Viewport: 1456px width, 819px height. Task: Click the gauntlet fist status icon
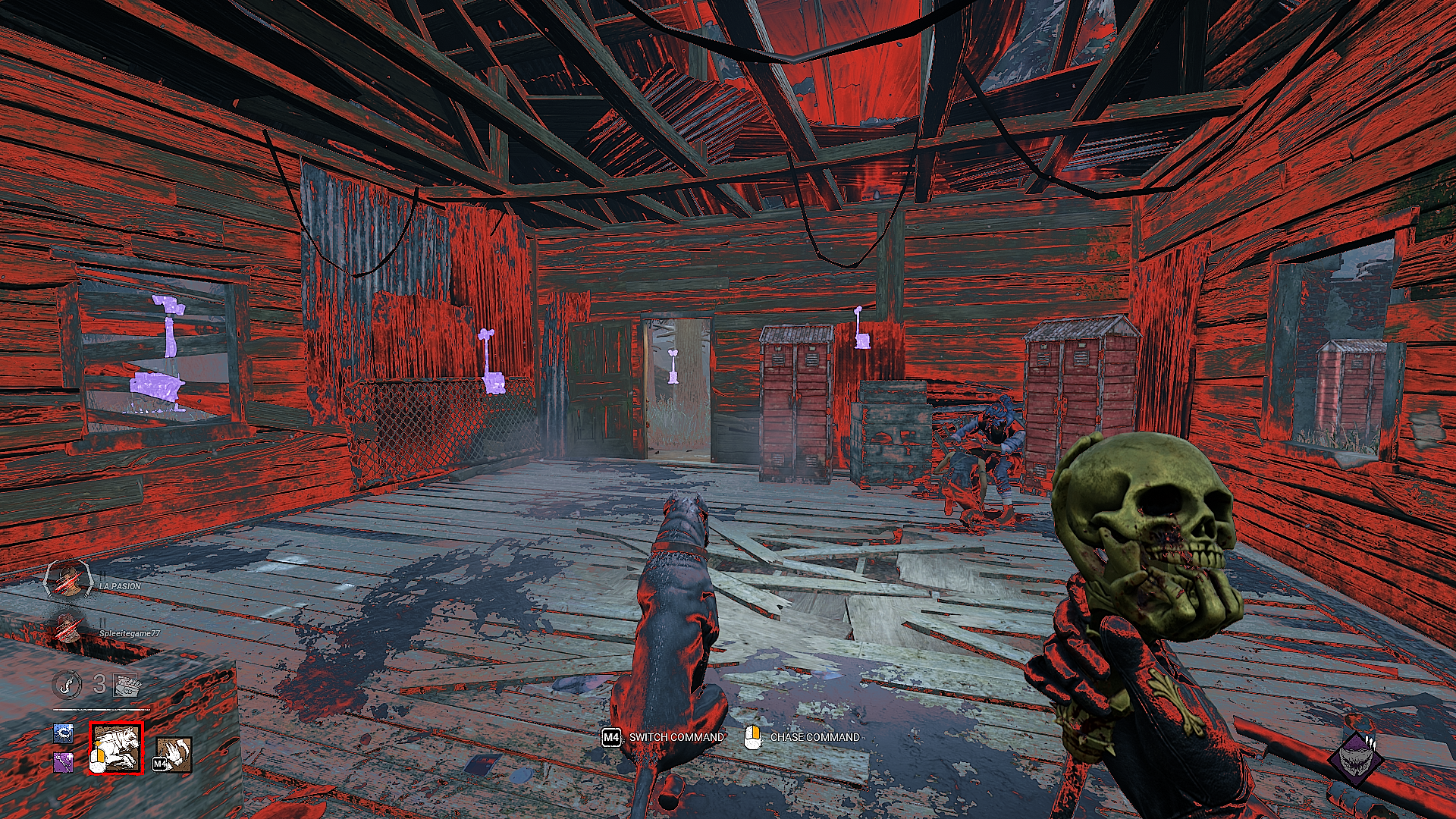(x=127, y=685)
